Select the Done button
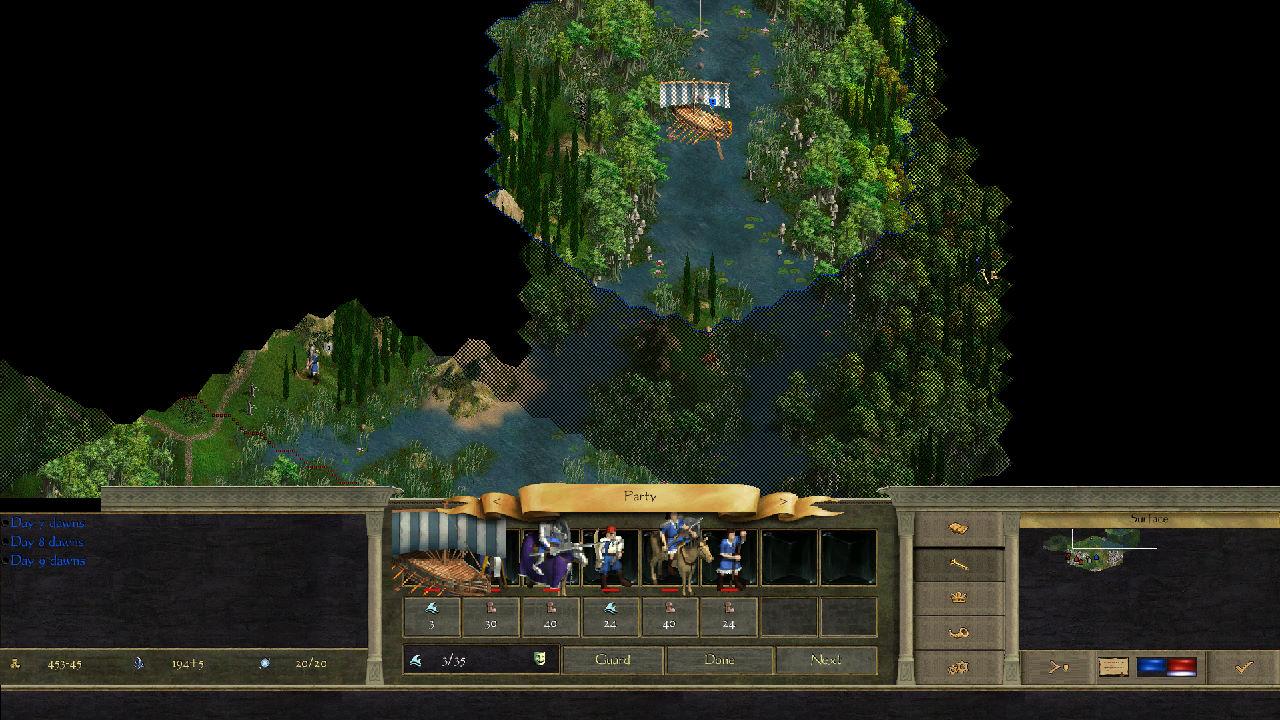 (x=719, y=660)
